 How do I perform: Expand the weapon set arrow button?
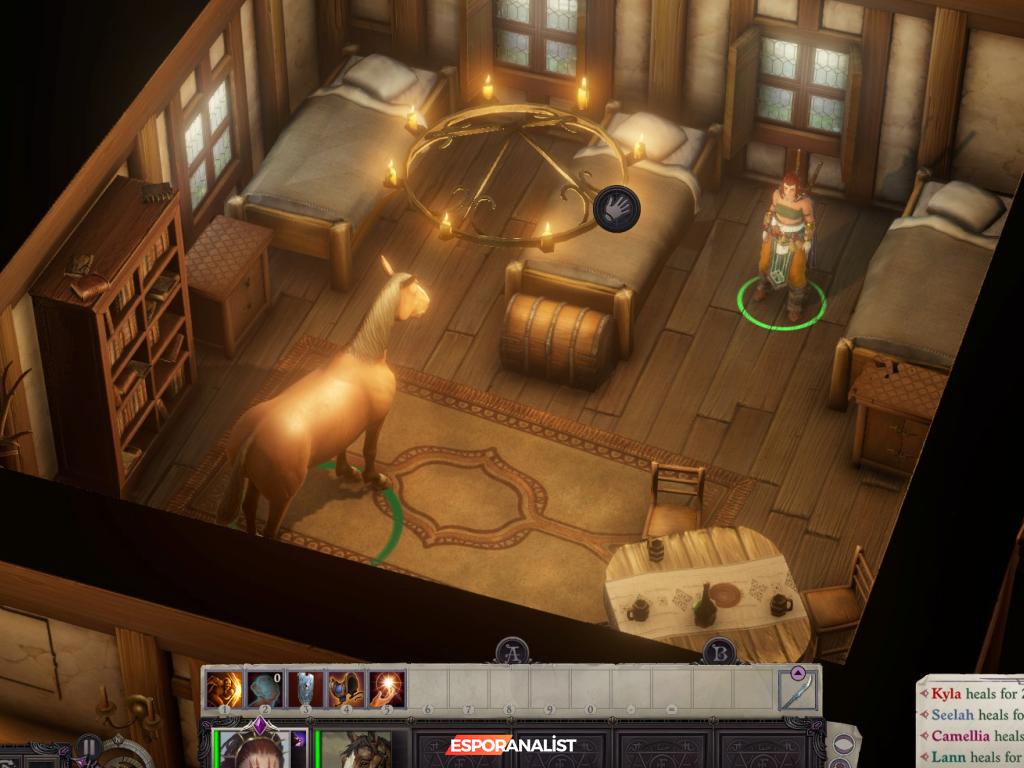click(x=798, y=673)
